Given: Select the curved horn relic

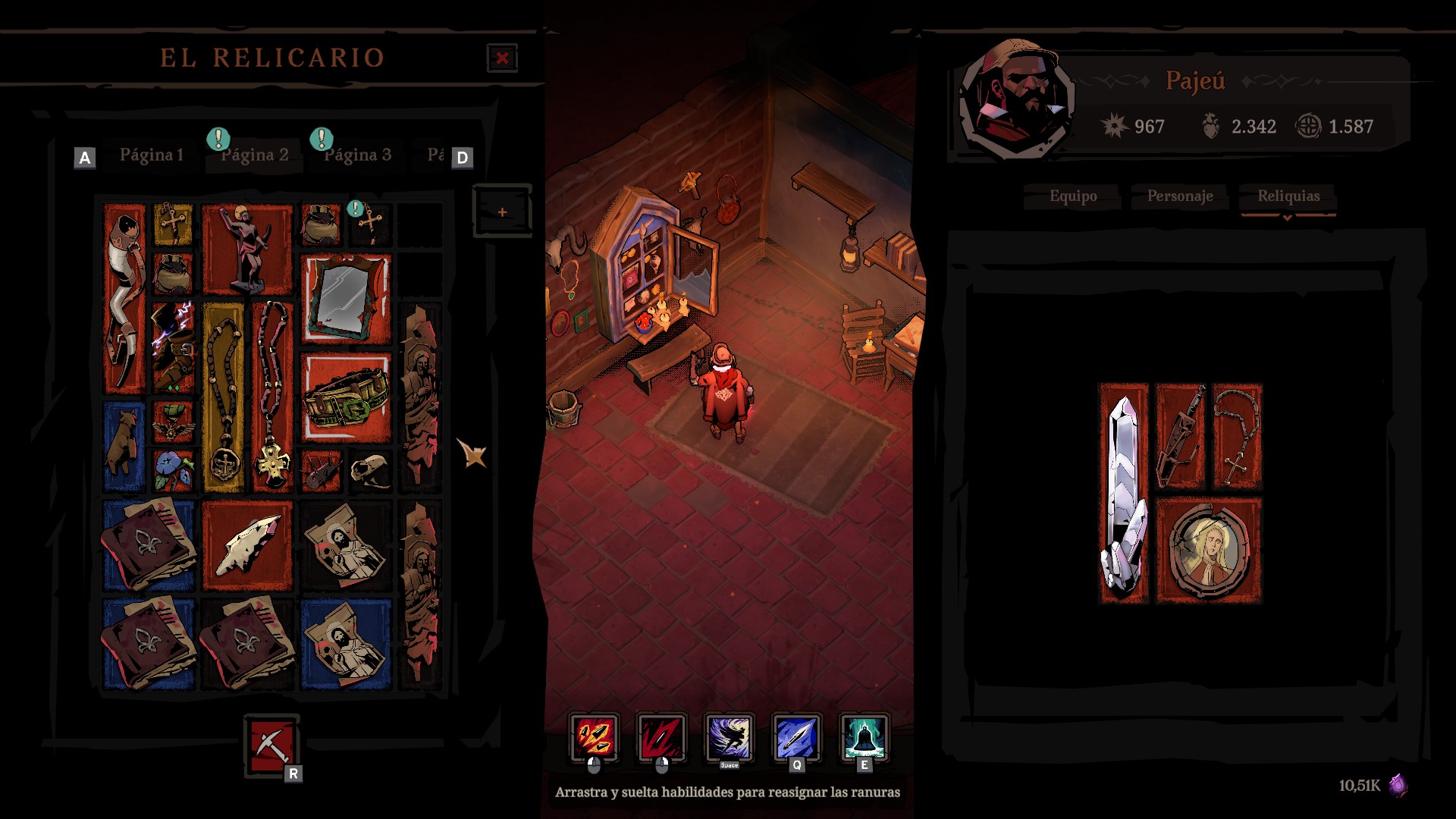Looking at the screenshot, I should [124, 299].
